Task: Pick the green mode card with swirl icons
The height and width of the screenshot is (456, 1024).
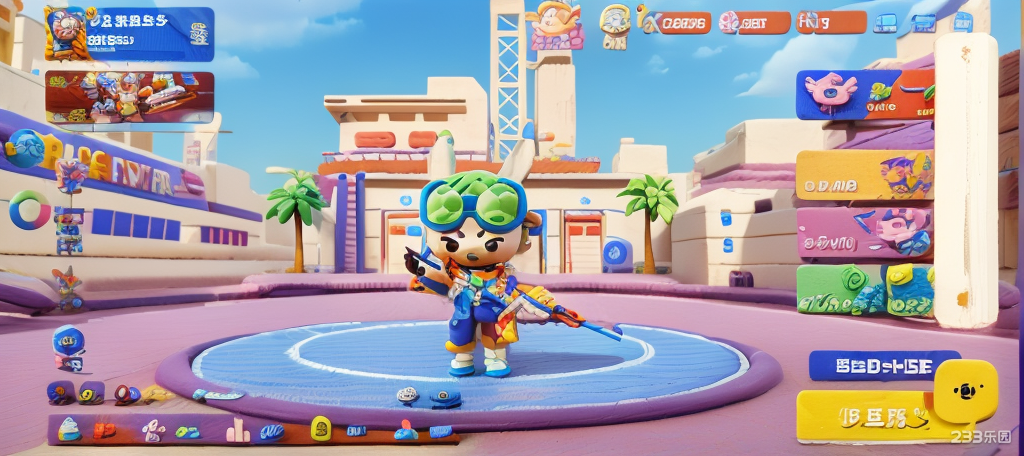Action: click(865, 290)
